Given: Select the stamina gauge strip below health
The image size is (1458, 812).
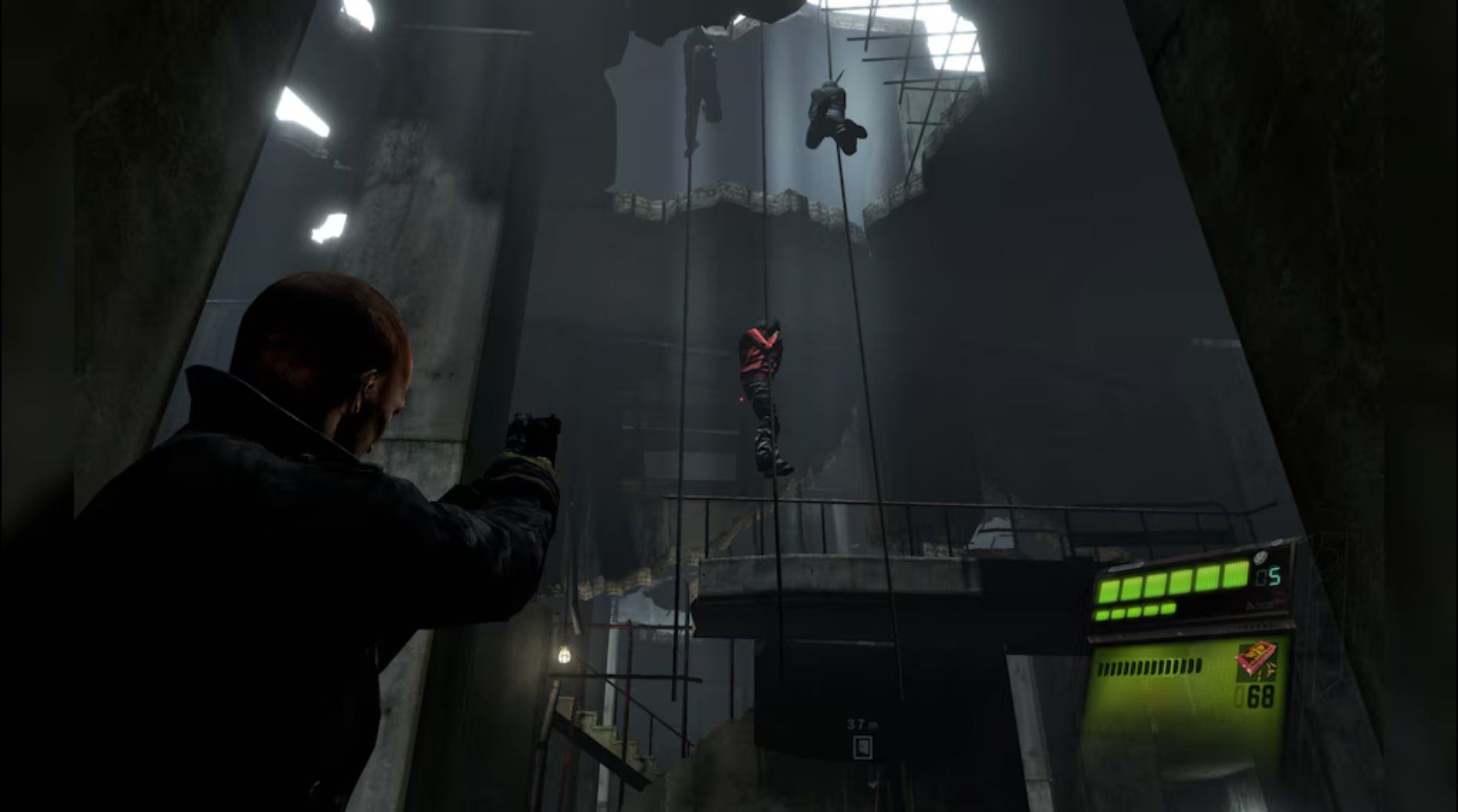Looking at the screenshot, I should [x=1133, y=613].
